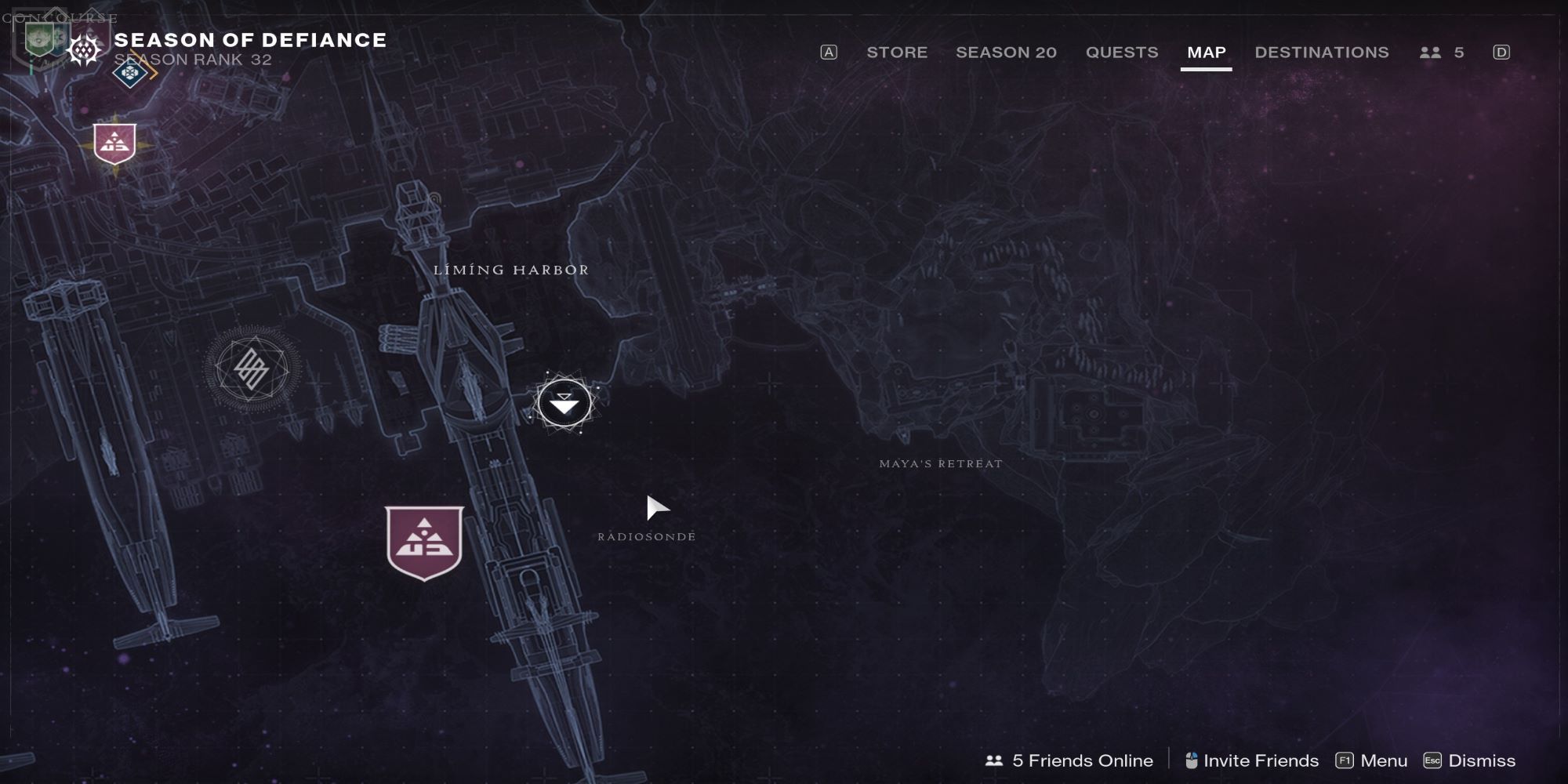Viewport: 1568px width, 784px height.
Task: Open the Store tab
Action: tap(896, 53)
